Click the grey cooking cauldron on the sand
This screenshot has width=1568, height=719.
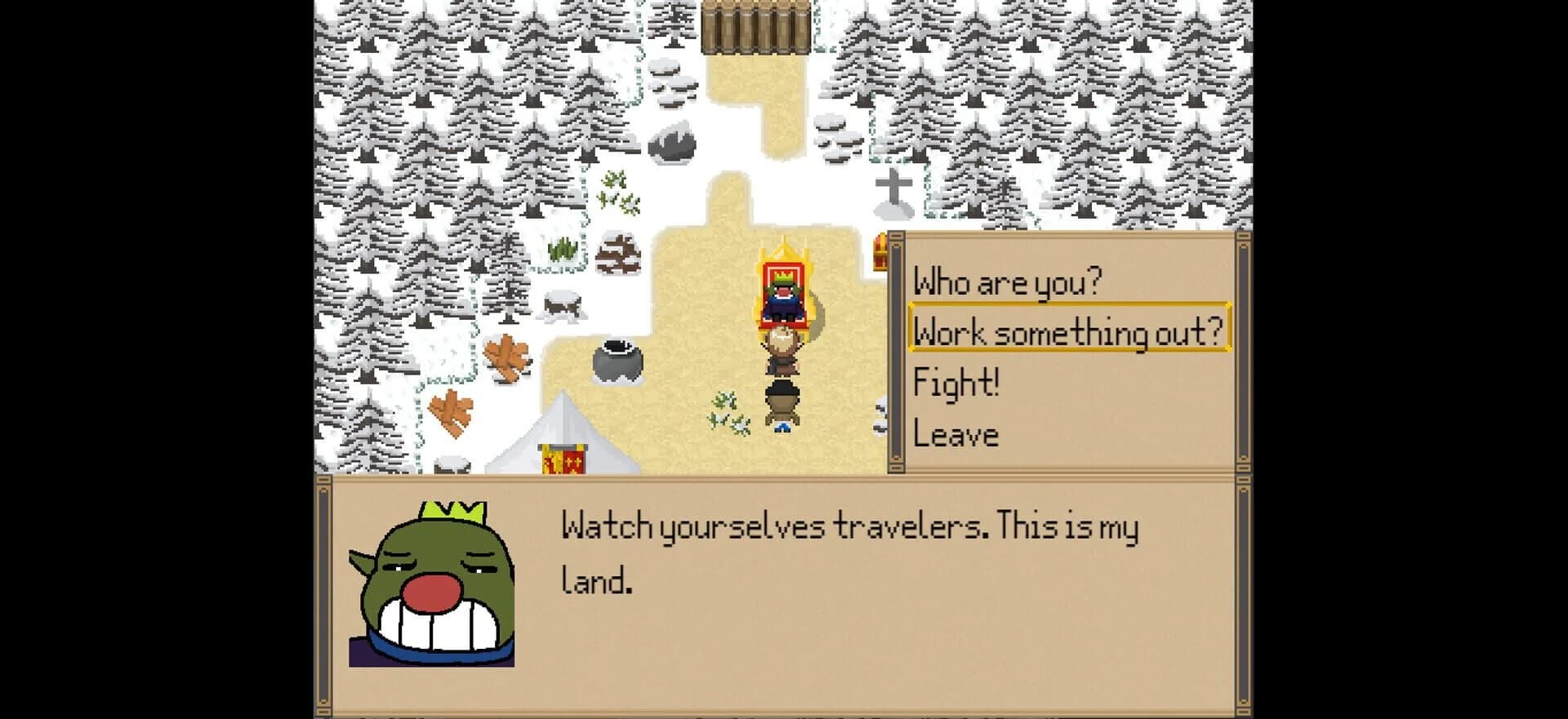click(619, 359)
